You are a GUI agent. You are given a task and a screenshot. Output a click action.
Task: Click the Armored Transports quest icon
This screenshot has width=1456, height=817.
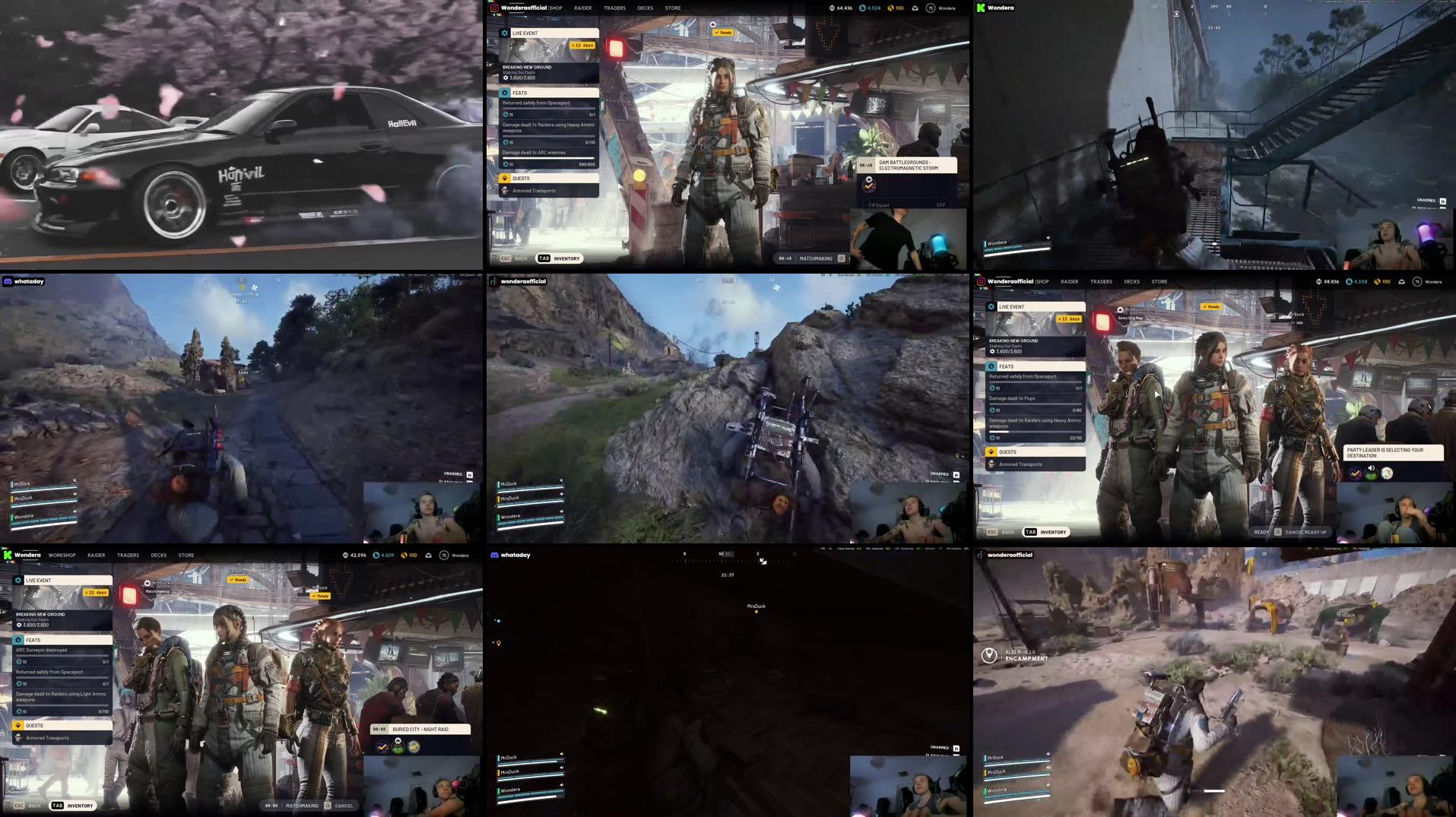(505, 190)
